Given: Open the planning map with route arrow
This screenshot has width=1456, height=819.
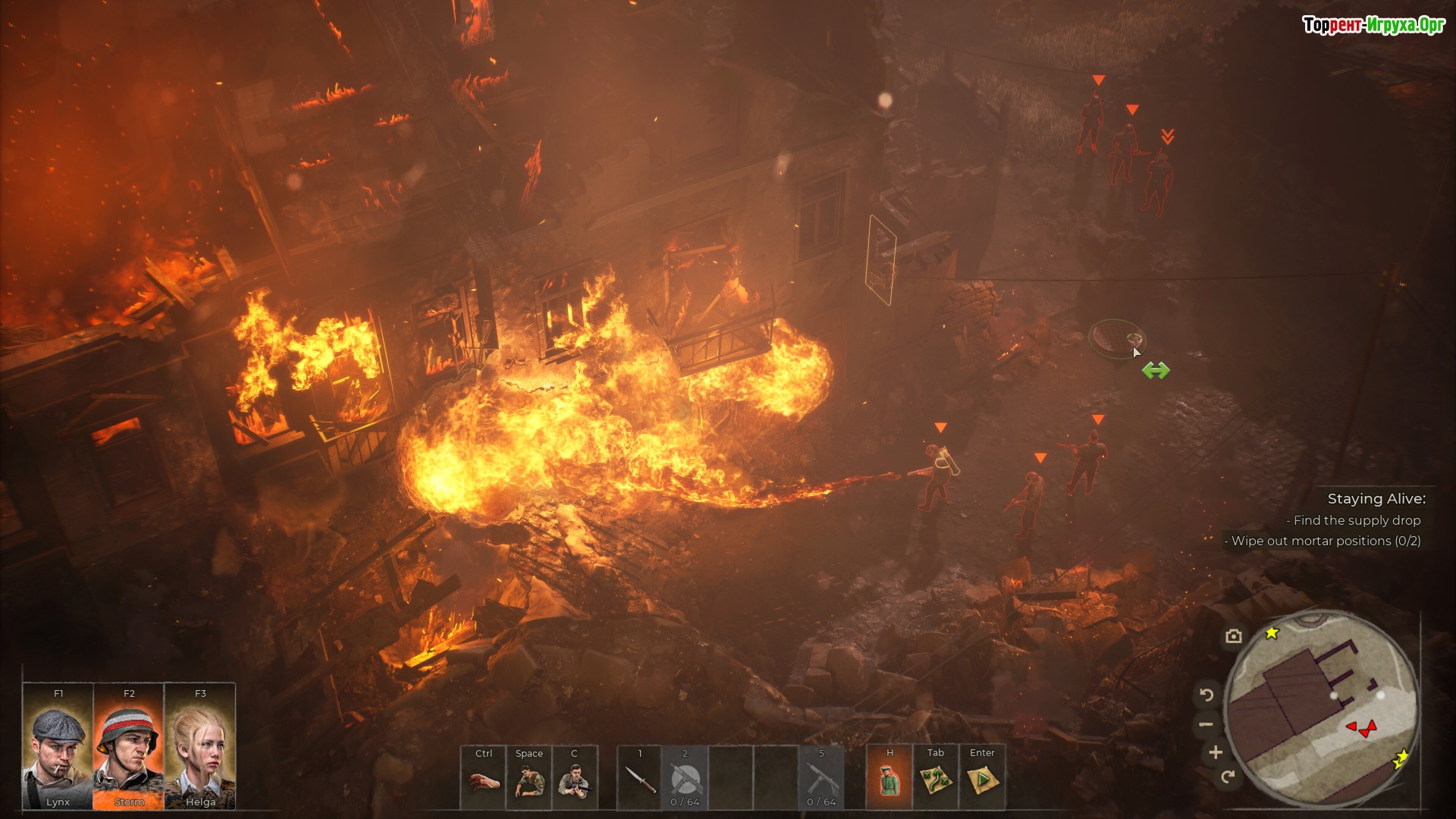Looking at the screenshot, I should 936,779.
